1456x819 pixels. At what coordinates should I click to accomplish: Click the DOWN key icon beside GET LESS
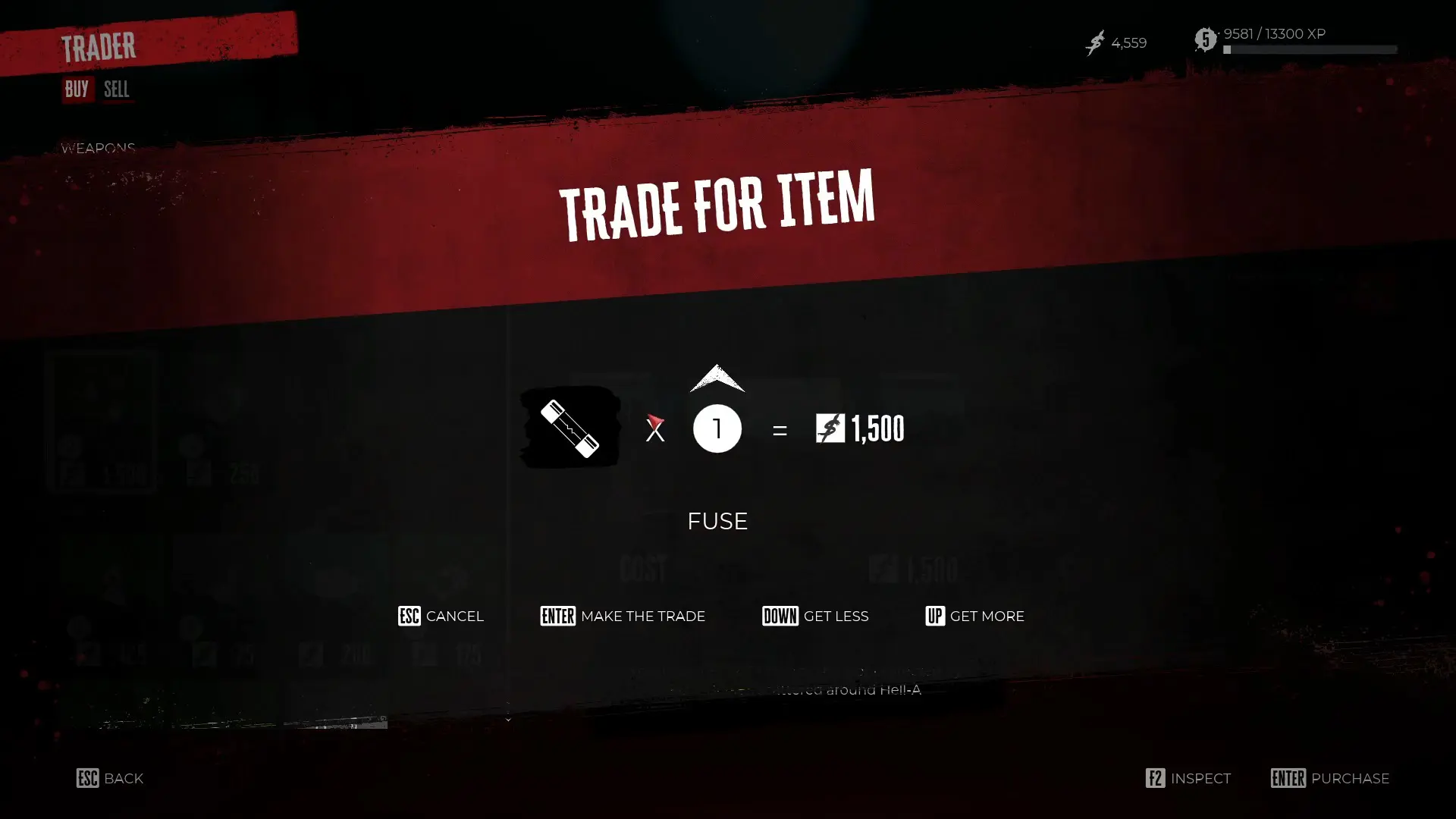780,616
